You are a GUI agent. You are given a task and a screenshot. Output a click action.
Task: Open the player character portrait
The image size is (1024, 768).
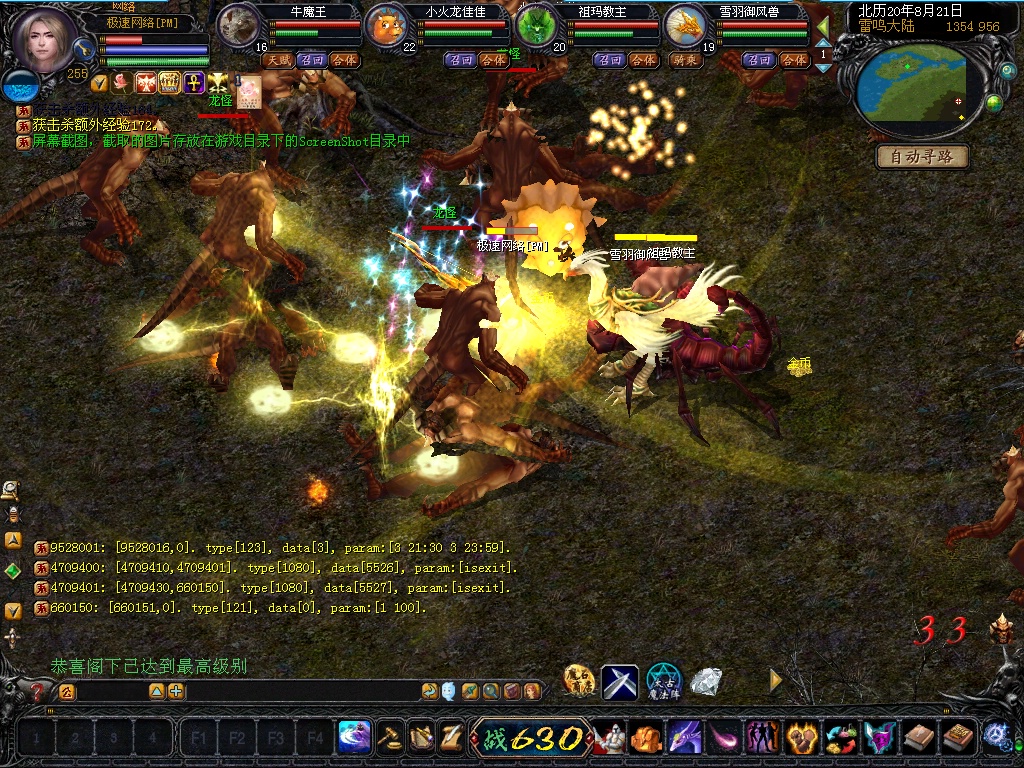click(x=46, y=40)
